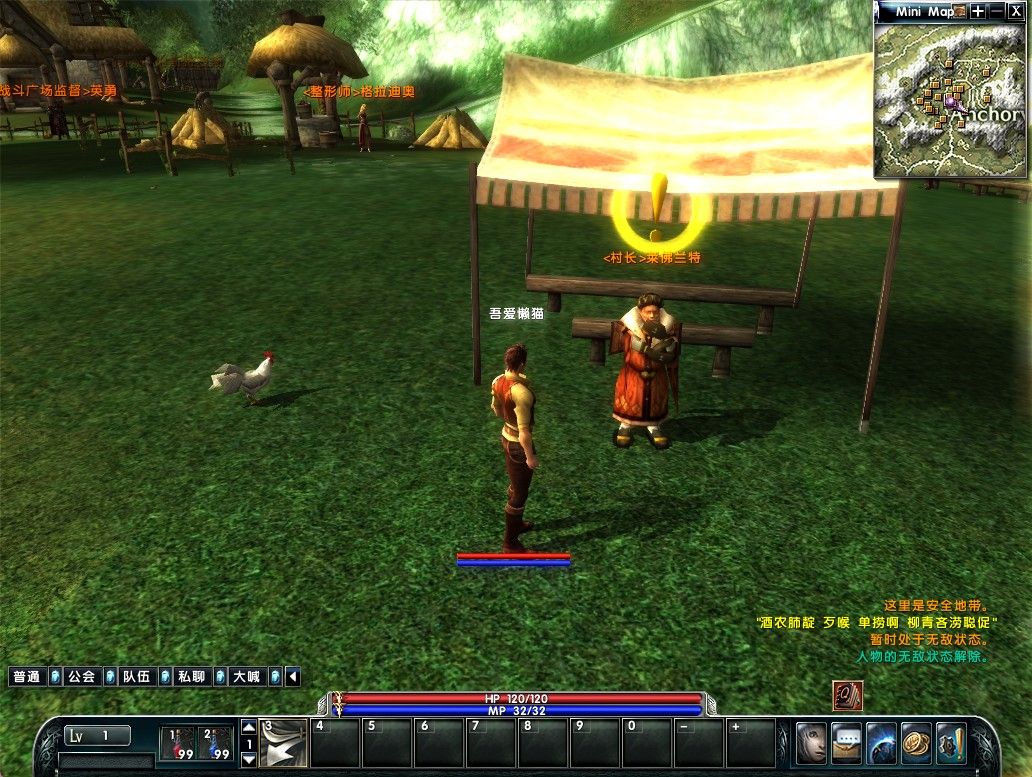Open the gold coin shop icon
1032x777 pixels.
tap(916, 743)
